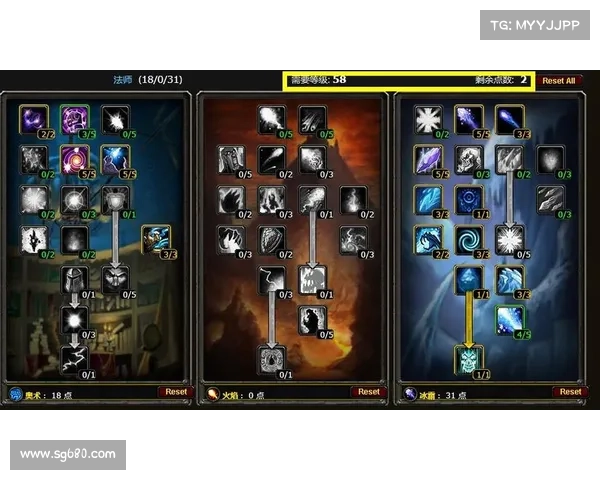
Task: Reset the Frost tree points
Action: tap(570, 392)
